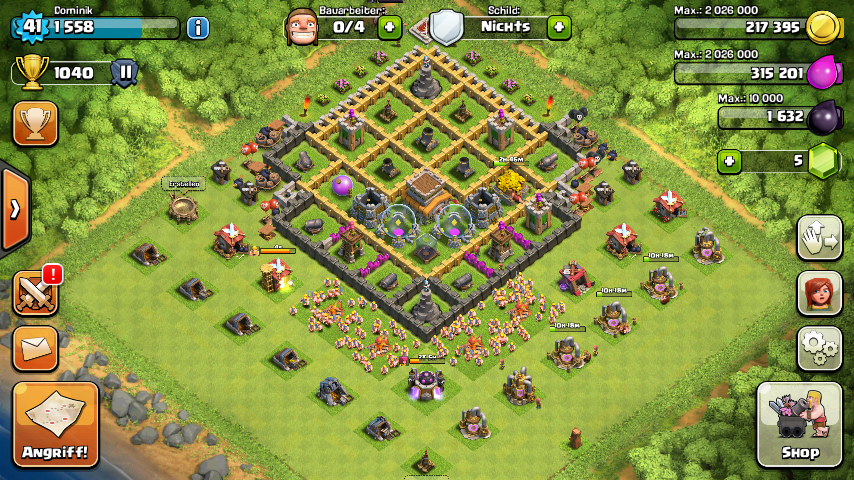Screen dimensions: 854x480
Task: Buy gems with the green plus
Action: coord(731,161)
